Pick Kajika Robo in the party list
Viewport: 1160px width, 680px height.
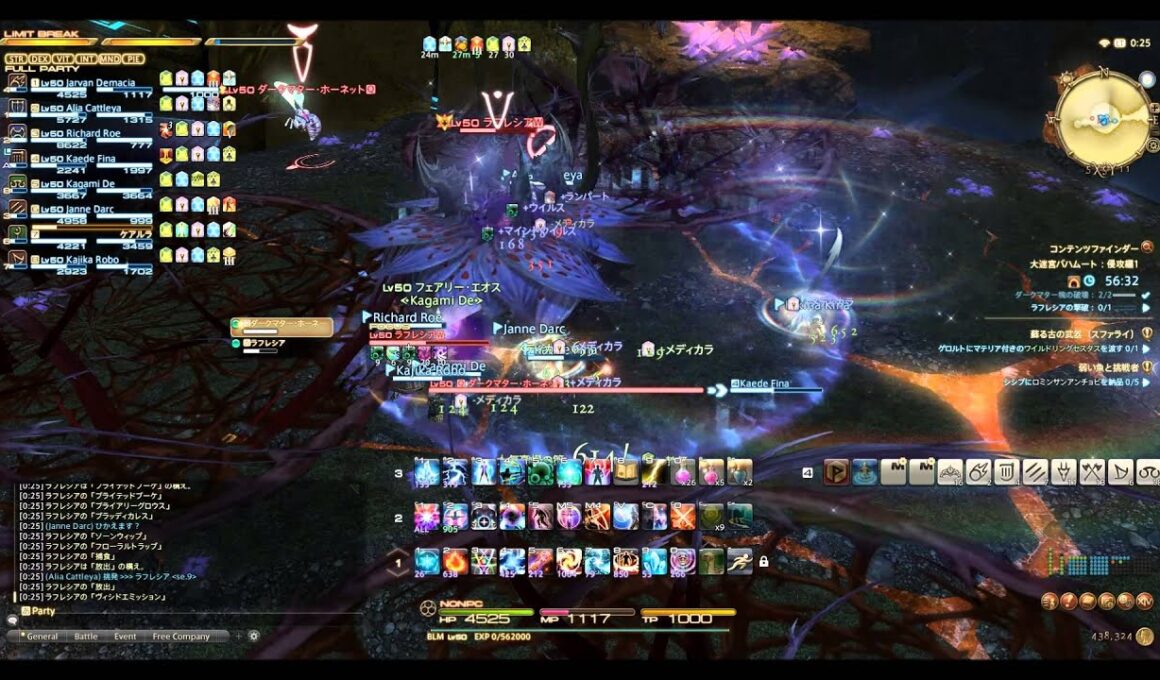[80, 260]
